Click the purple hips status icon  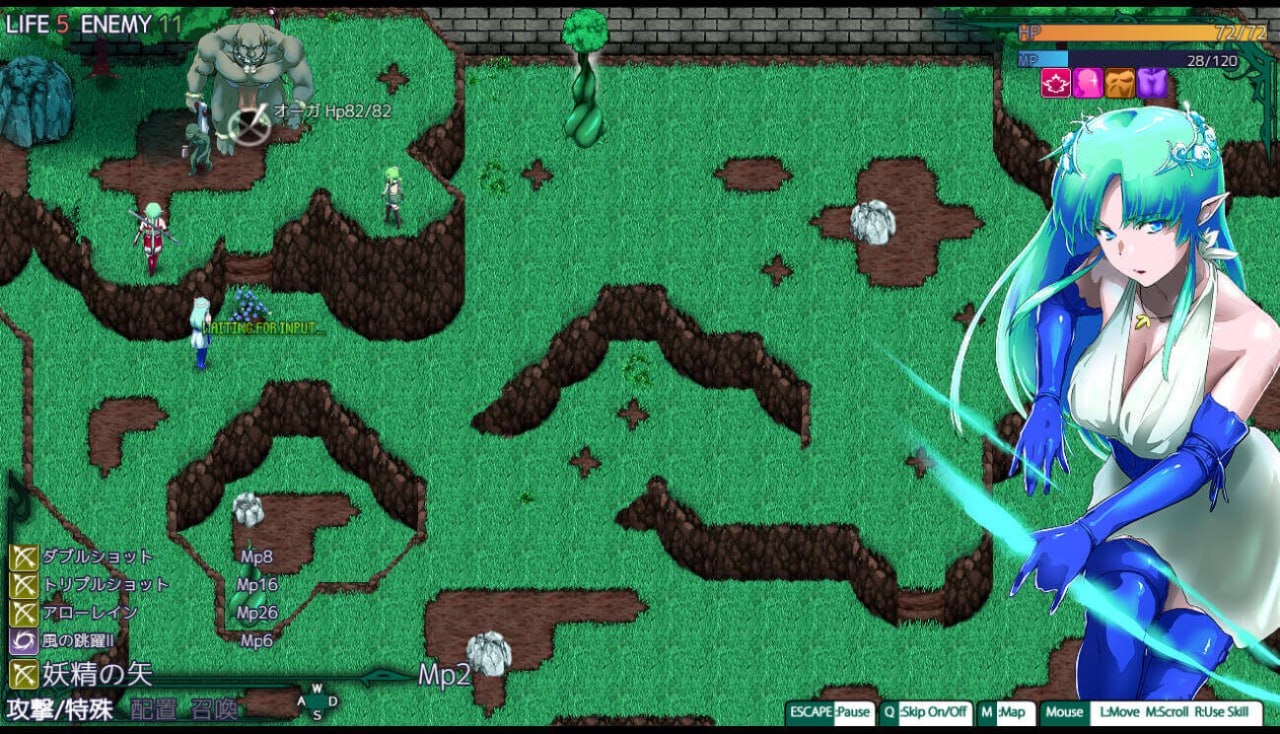(x=1152, y=83)
